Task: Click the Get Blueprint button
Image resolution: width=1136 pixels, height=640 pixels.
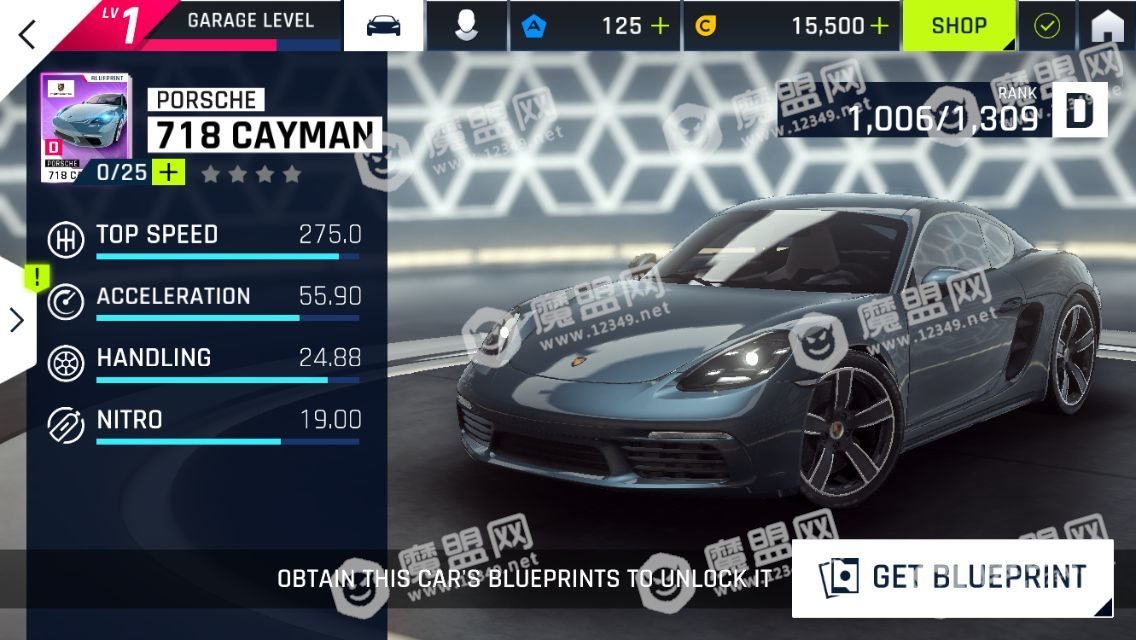Action: [x=952, y=577]
